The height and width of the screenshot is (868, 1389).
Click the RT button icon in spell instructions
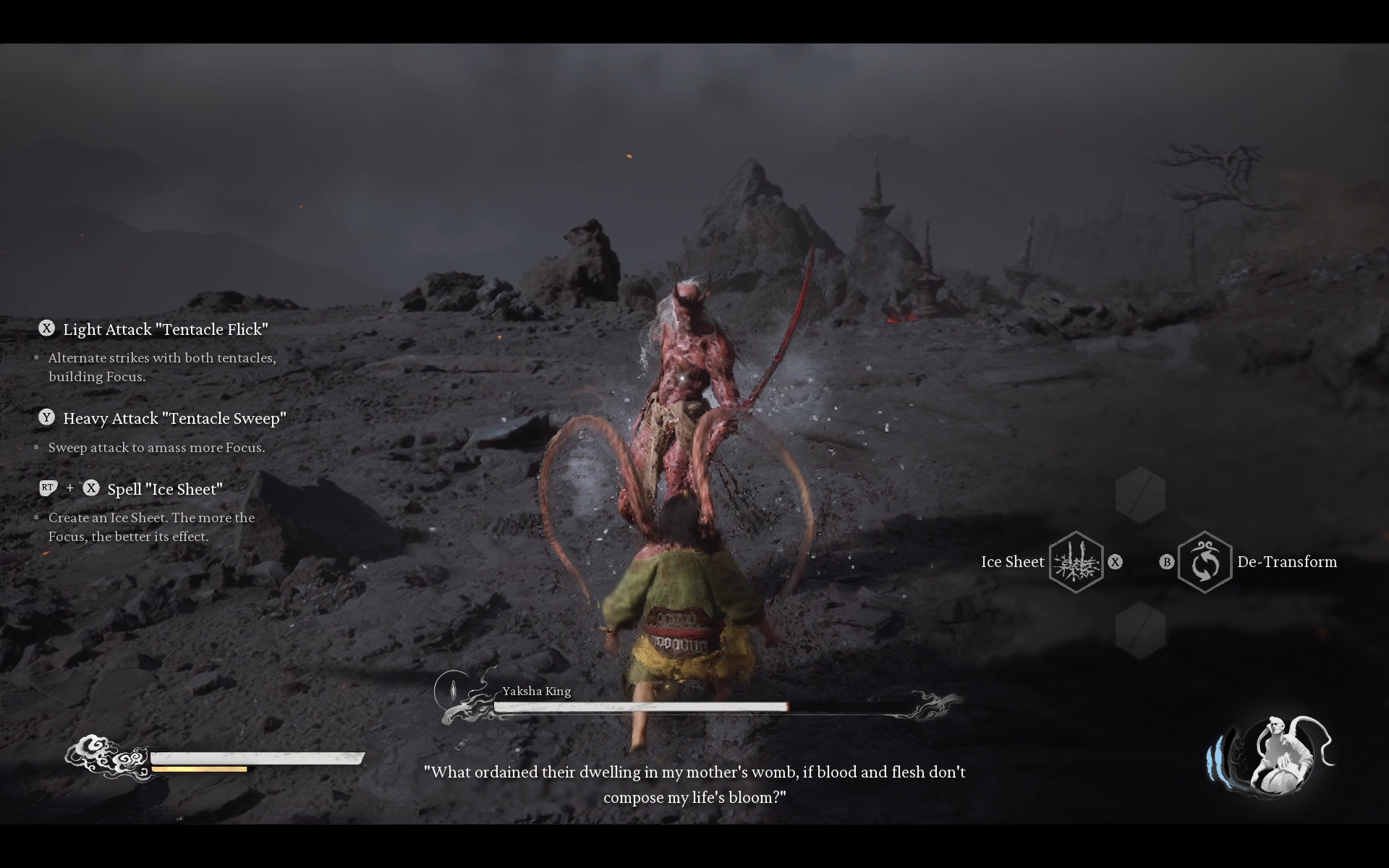click(x=48, y=488)
